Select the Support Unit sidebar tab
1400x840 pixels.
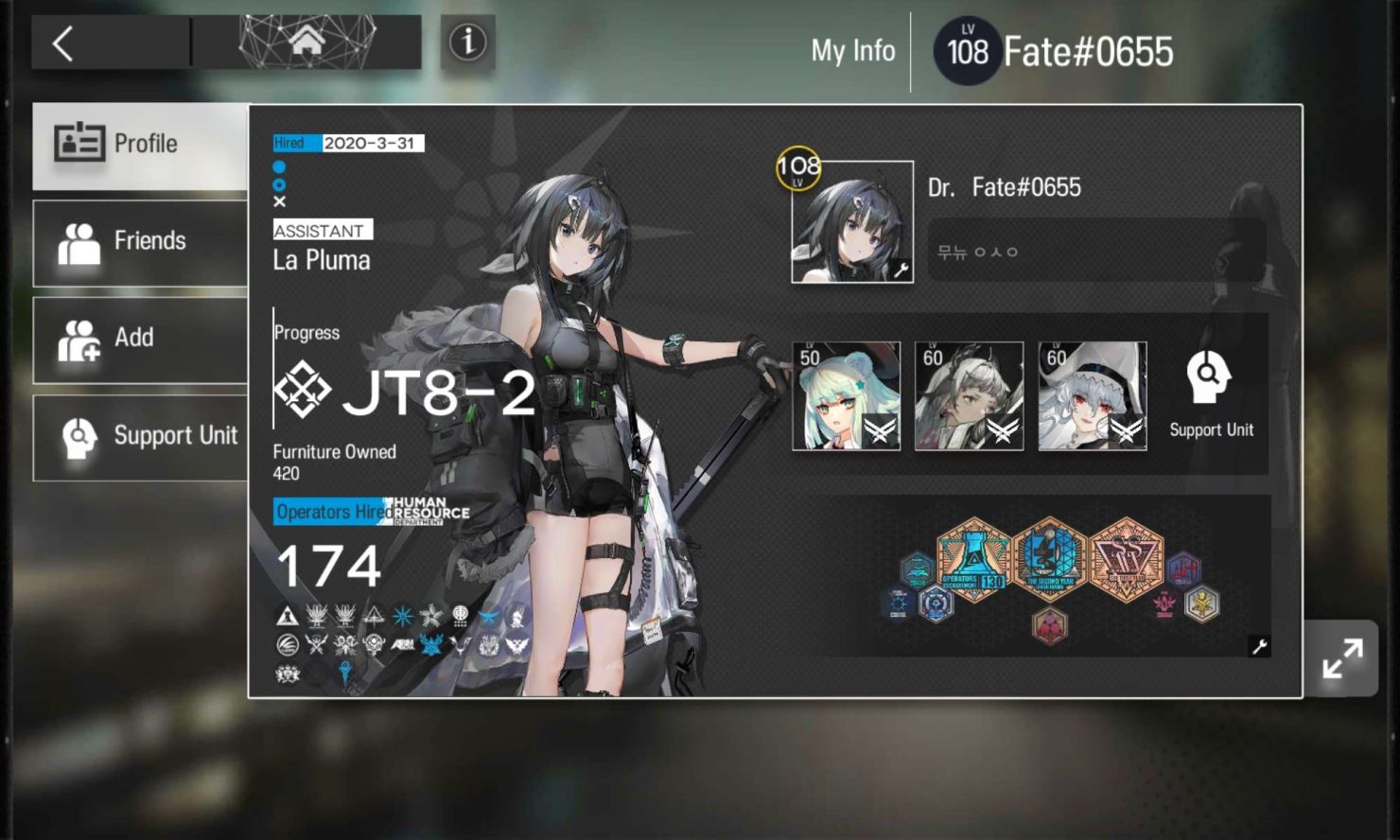coord(140,436)
